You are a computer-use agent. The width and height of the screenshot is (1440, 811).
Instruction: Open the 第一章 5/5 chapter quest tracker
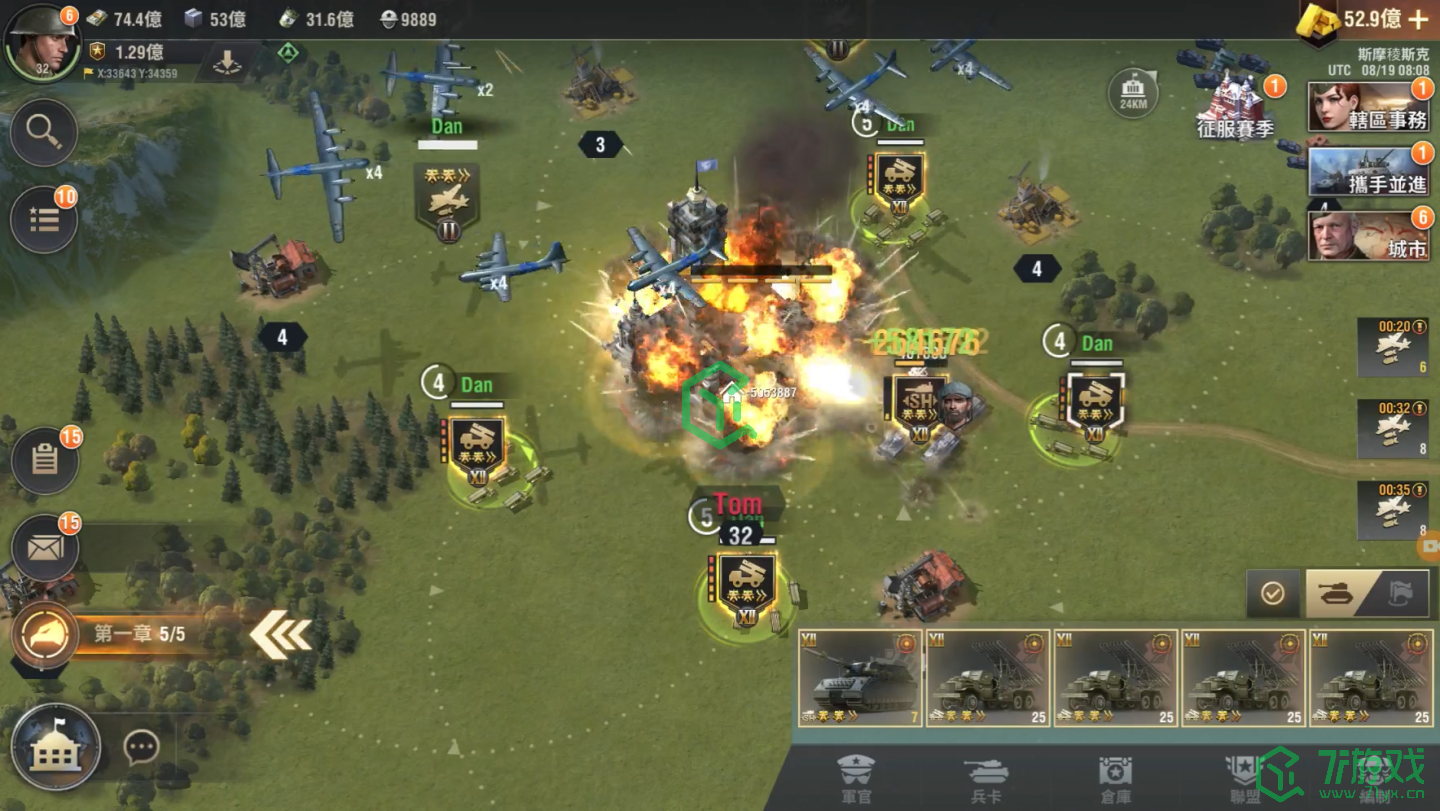pyautogui.click(x=140, y=634)
